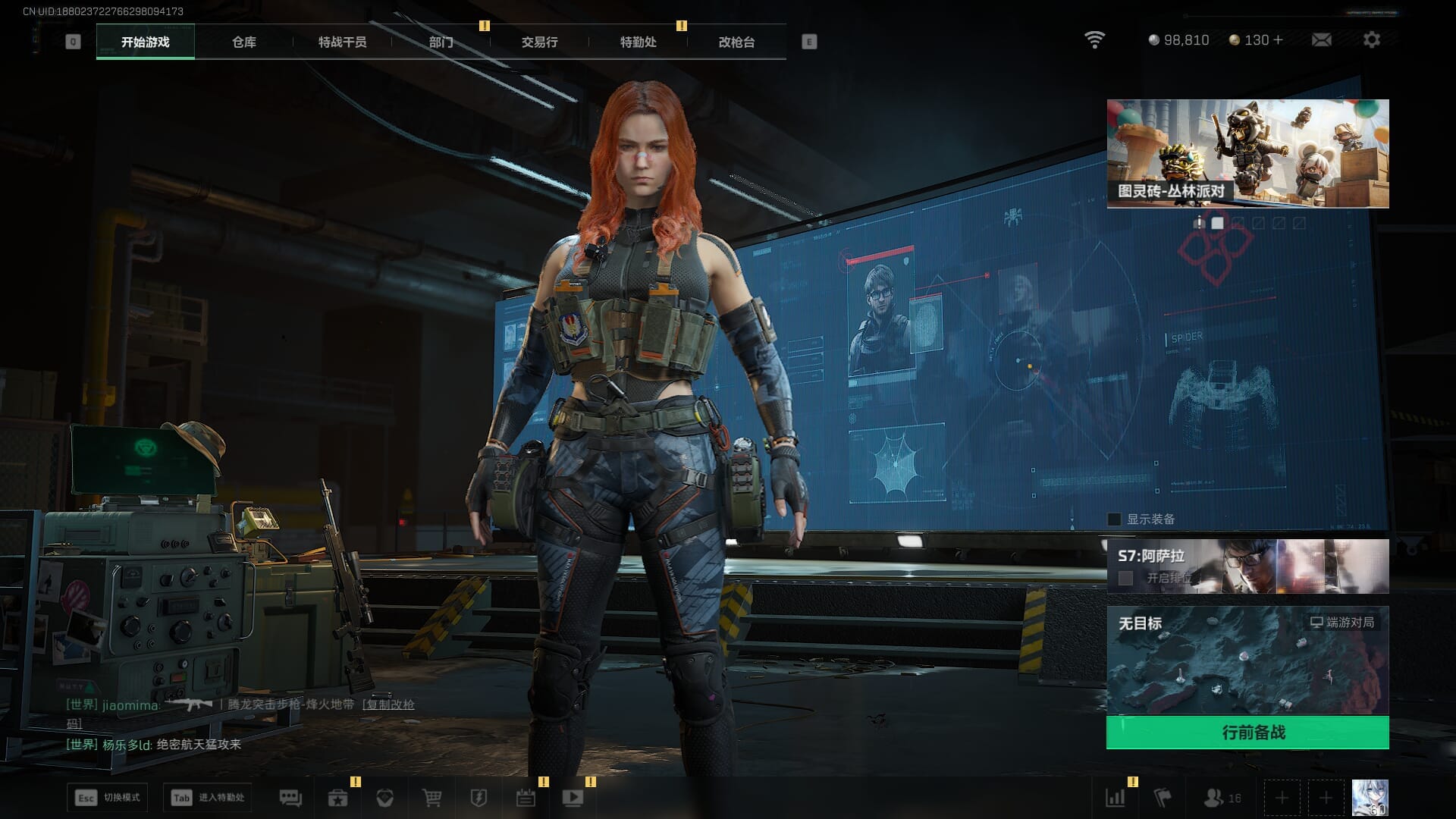Click the 图灵砖-丛林派对 event banner
The image size is (1456, 819).
tap(1247, 153)
